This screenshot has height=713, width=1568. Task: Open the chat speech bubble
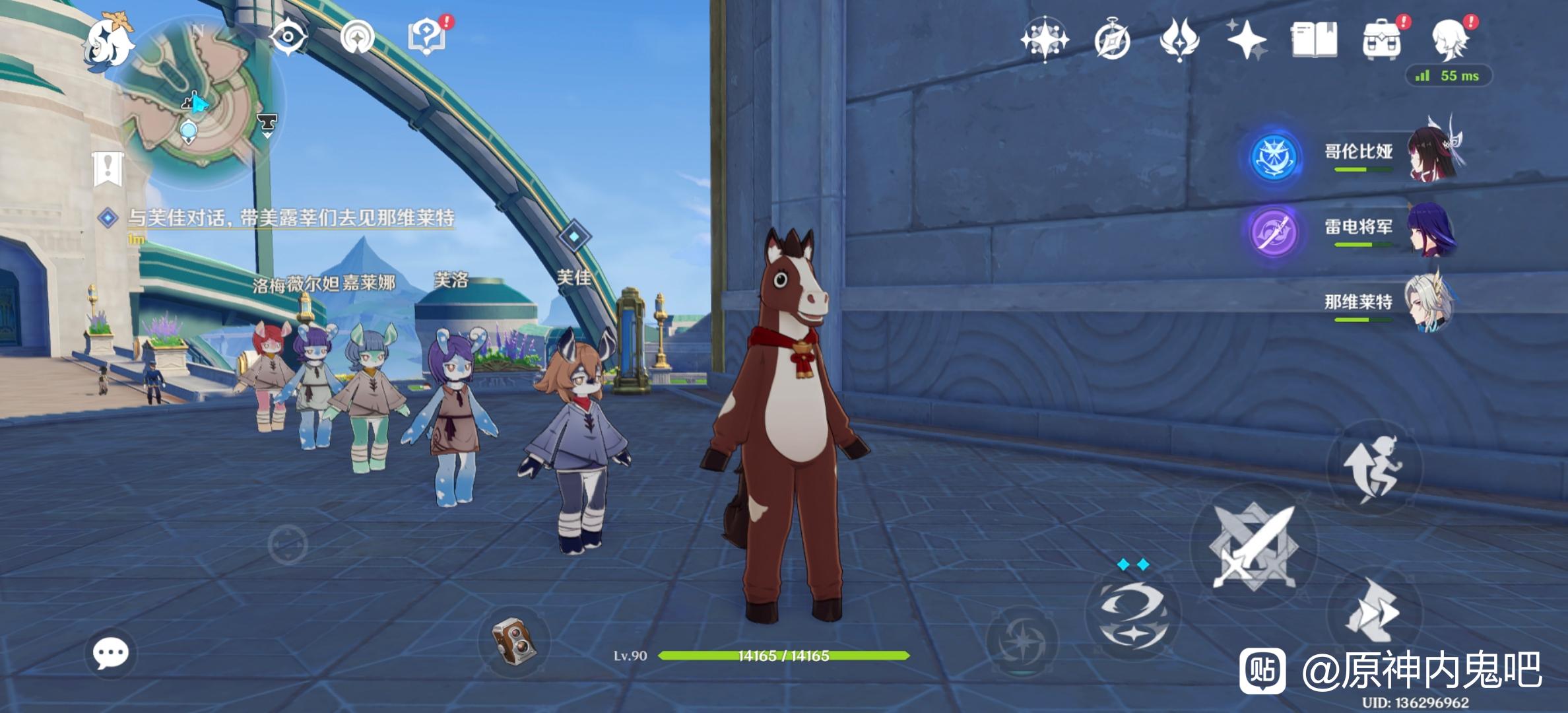110,653
